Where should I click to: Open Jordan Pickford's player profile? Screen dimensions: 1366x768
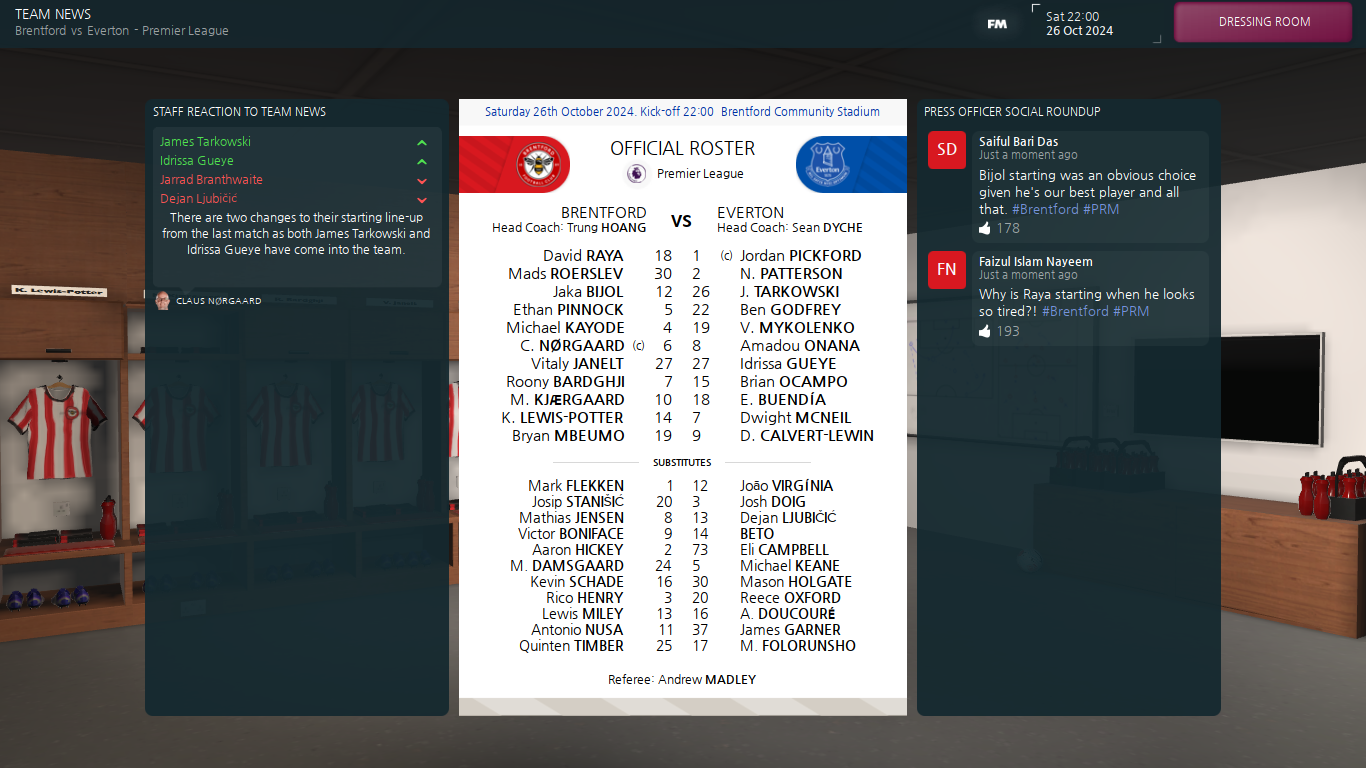tap(800, 256)
